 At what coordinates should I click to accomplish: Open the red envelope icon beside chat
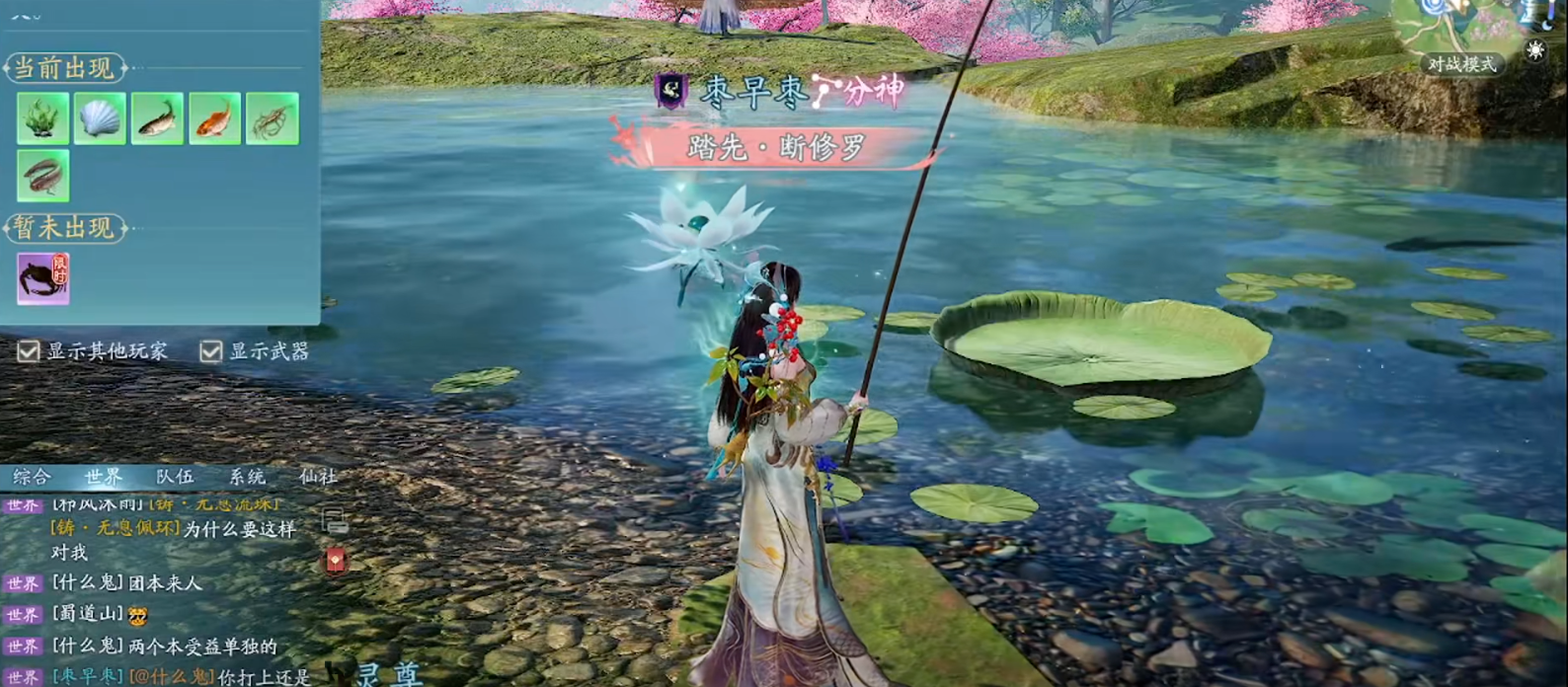point(336,561)
